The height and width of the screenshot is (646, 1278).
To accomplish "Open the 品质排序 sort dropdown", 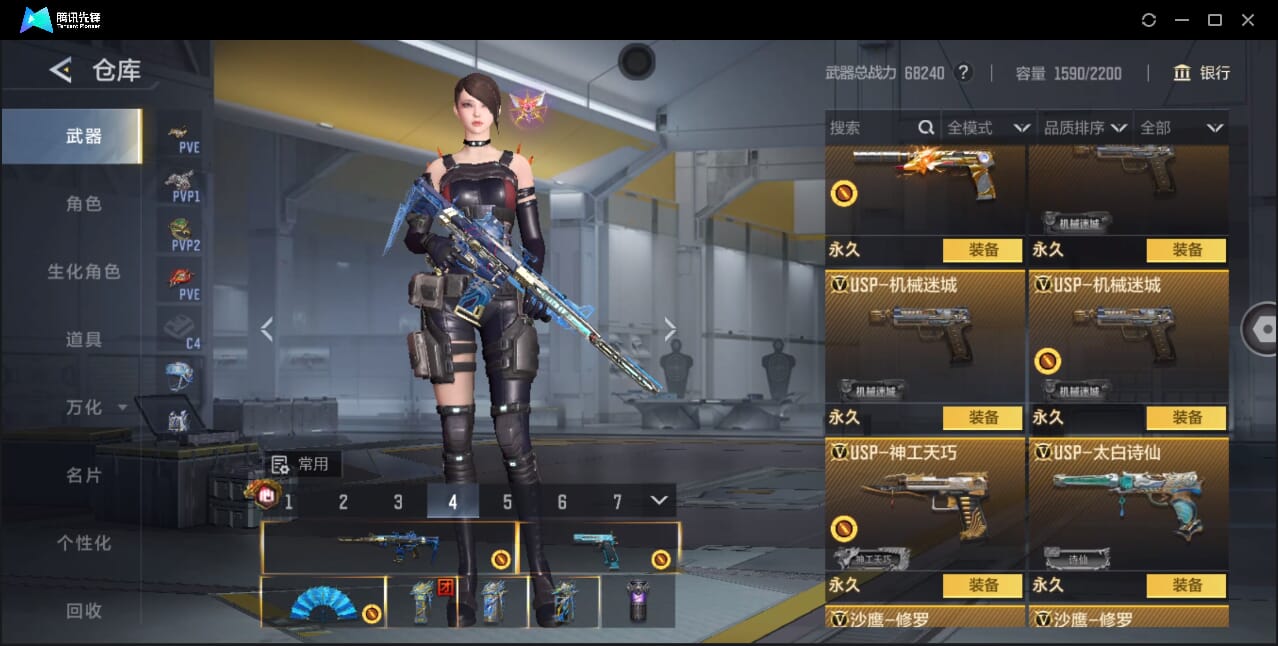I will (1085, 128).
